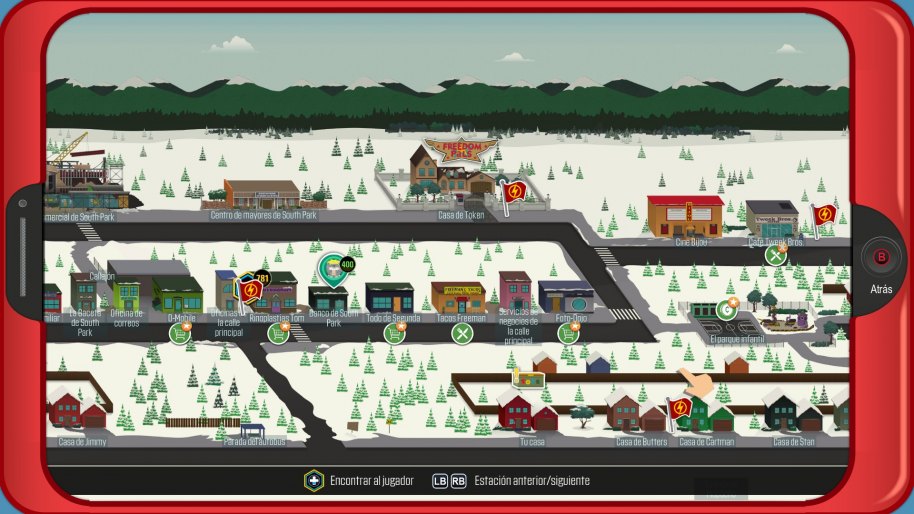Select the Parada del autobús location label
The width and height of the screenshot is (914, 514).
click(x=255, y=442)
